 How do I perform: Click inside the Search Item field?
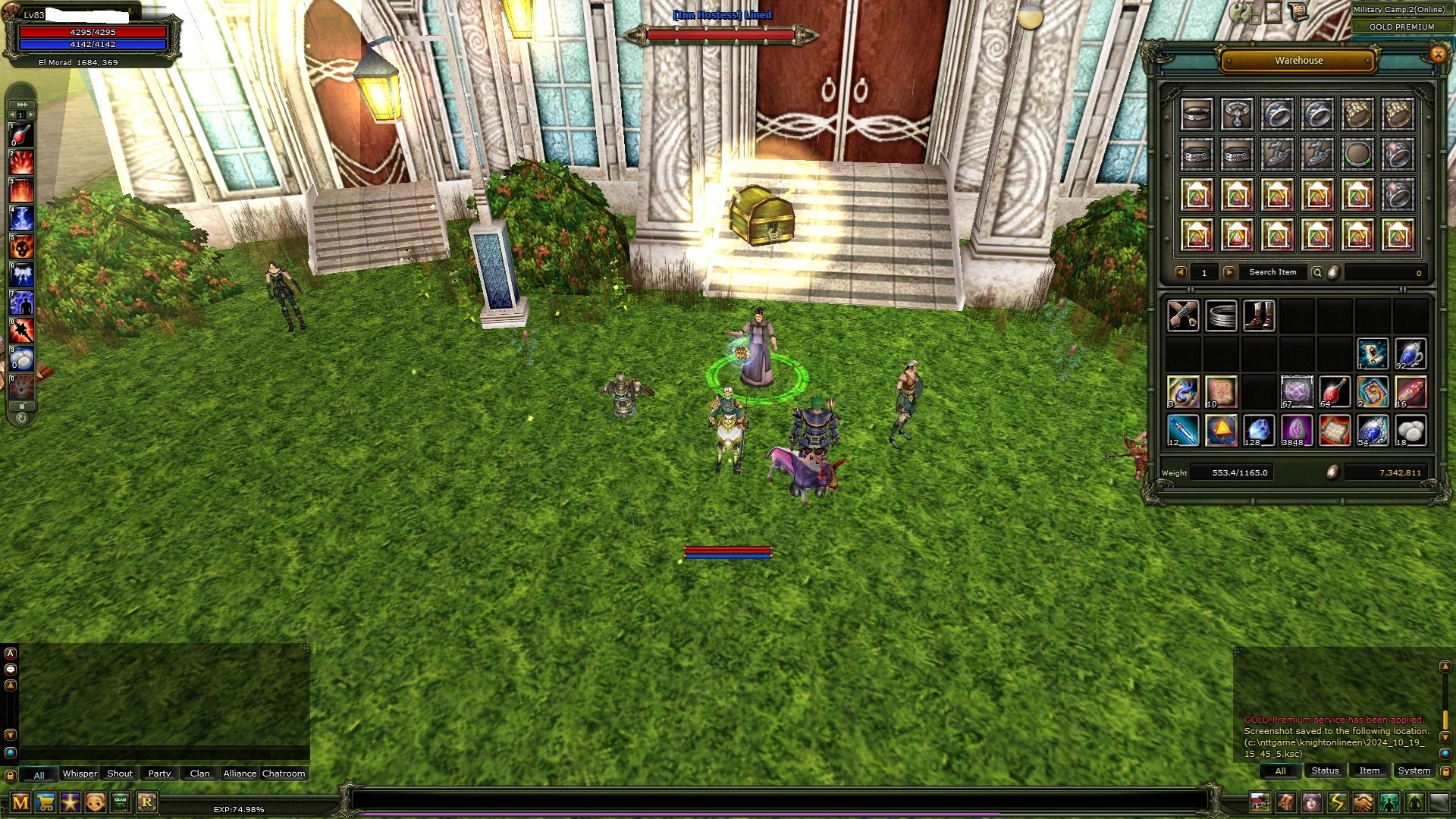[x=1273, y=272]
